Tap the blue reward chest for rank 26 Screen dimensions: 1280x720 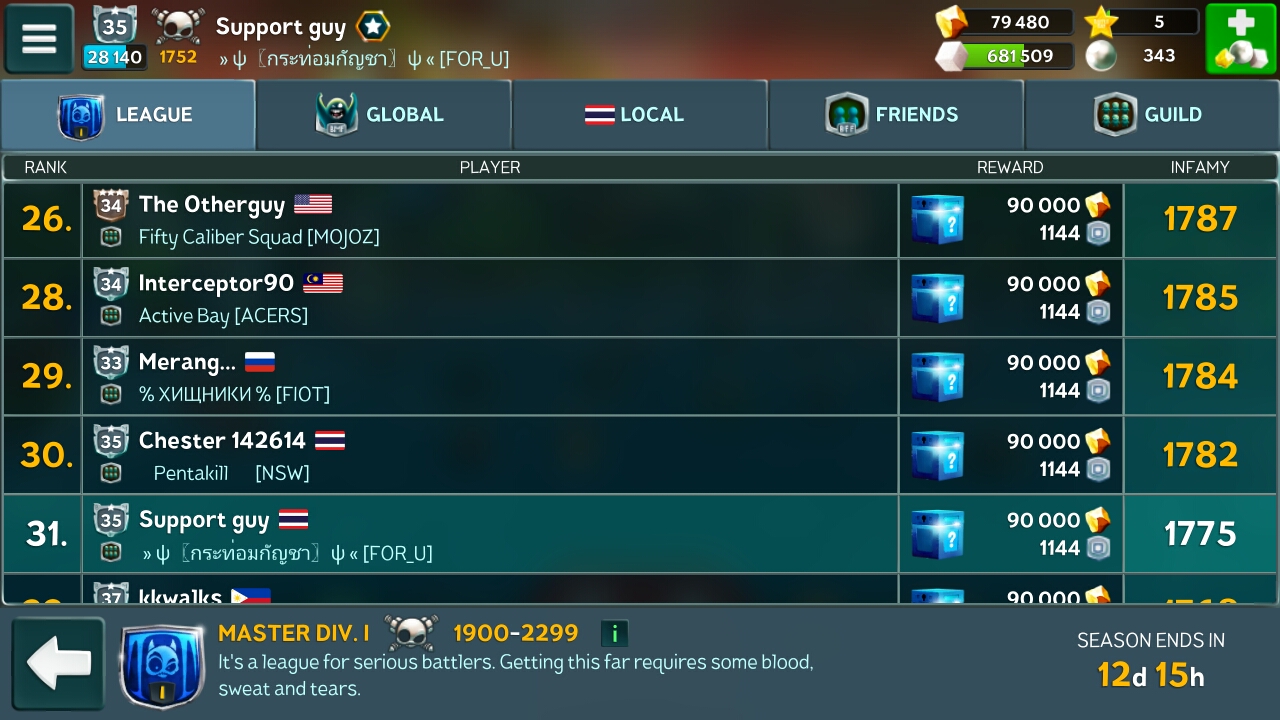click(x=938, y=220)
